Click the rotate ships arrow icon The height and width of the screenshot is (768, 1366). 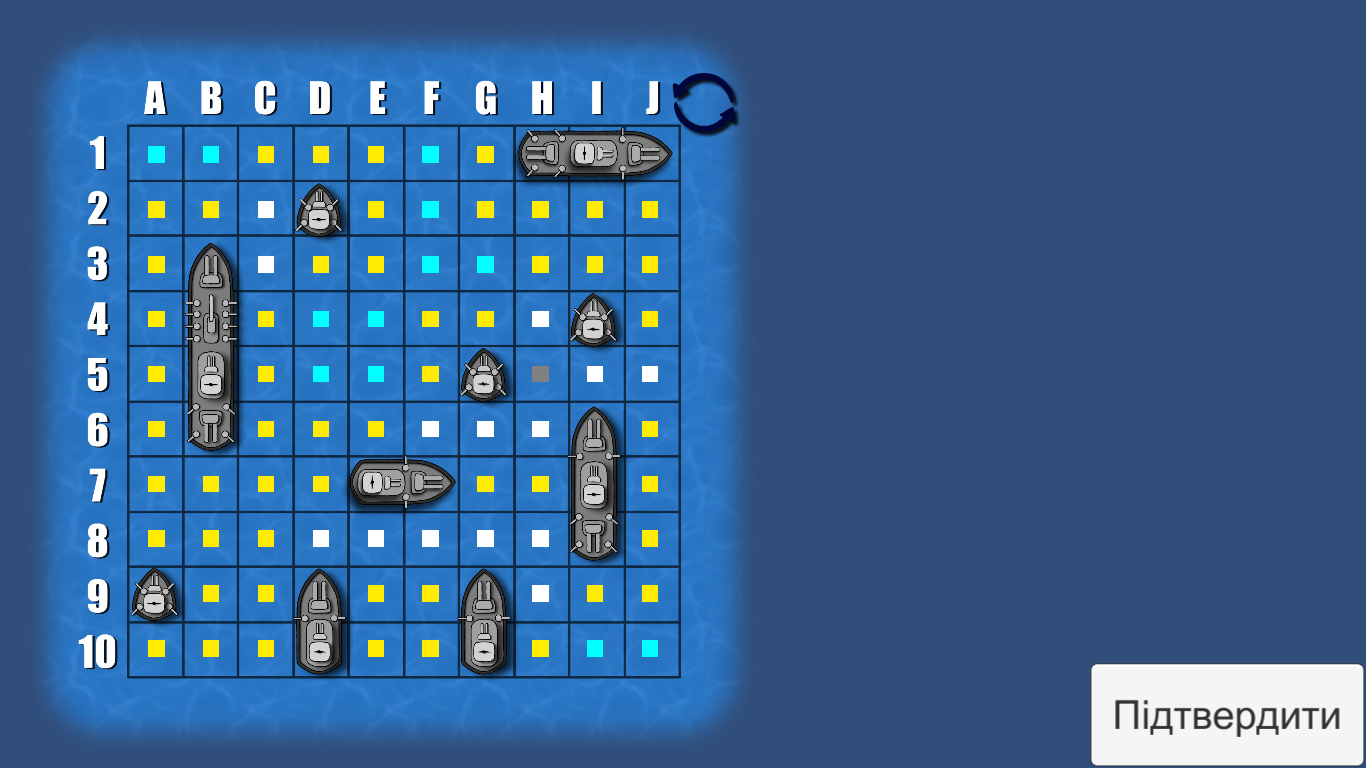[x=706, y=104]
